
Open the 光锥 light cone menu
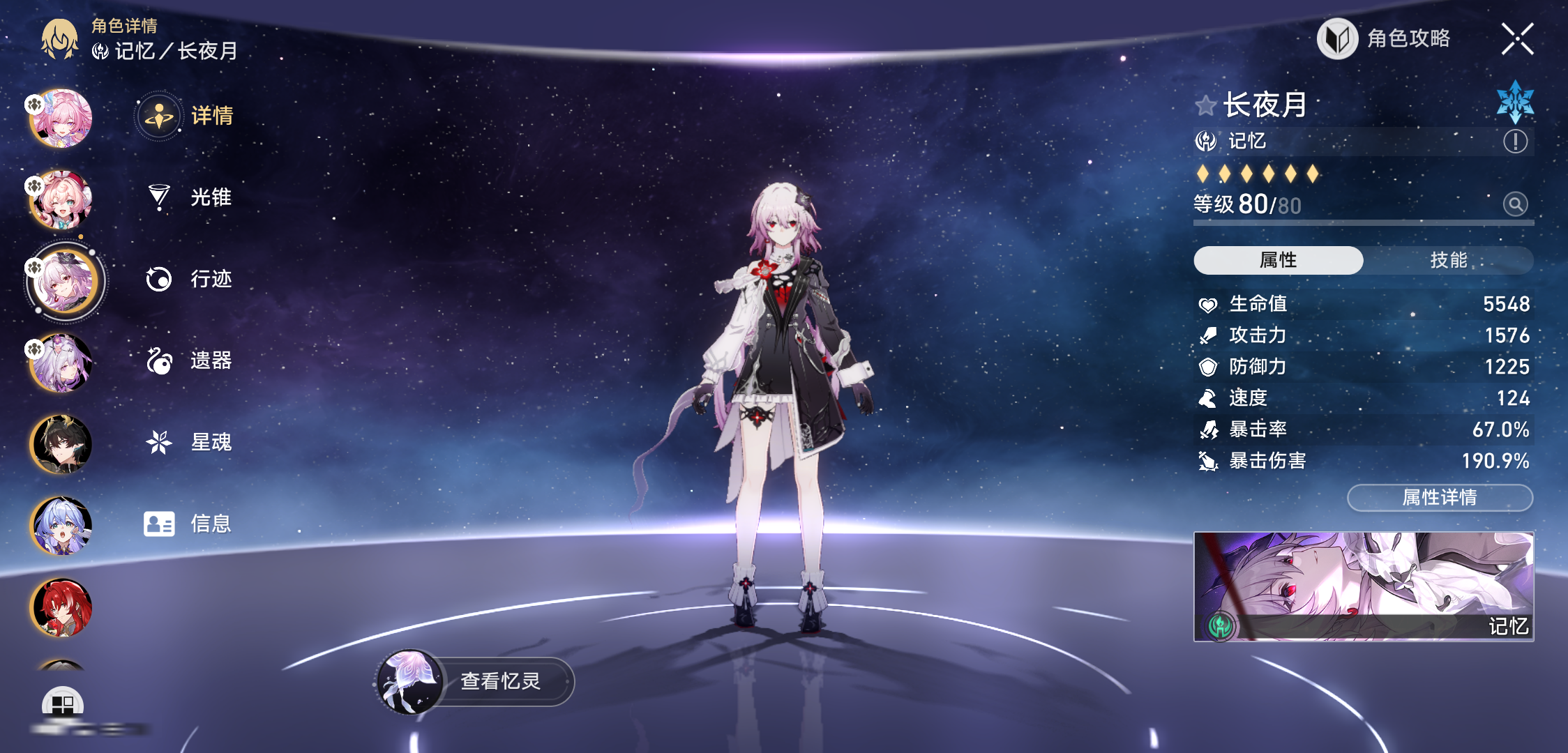coord(188,197)
